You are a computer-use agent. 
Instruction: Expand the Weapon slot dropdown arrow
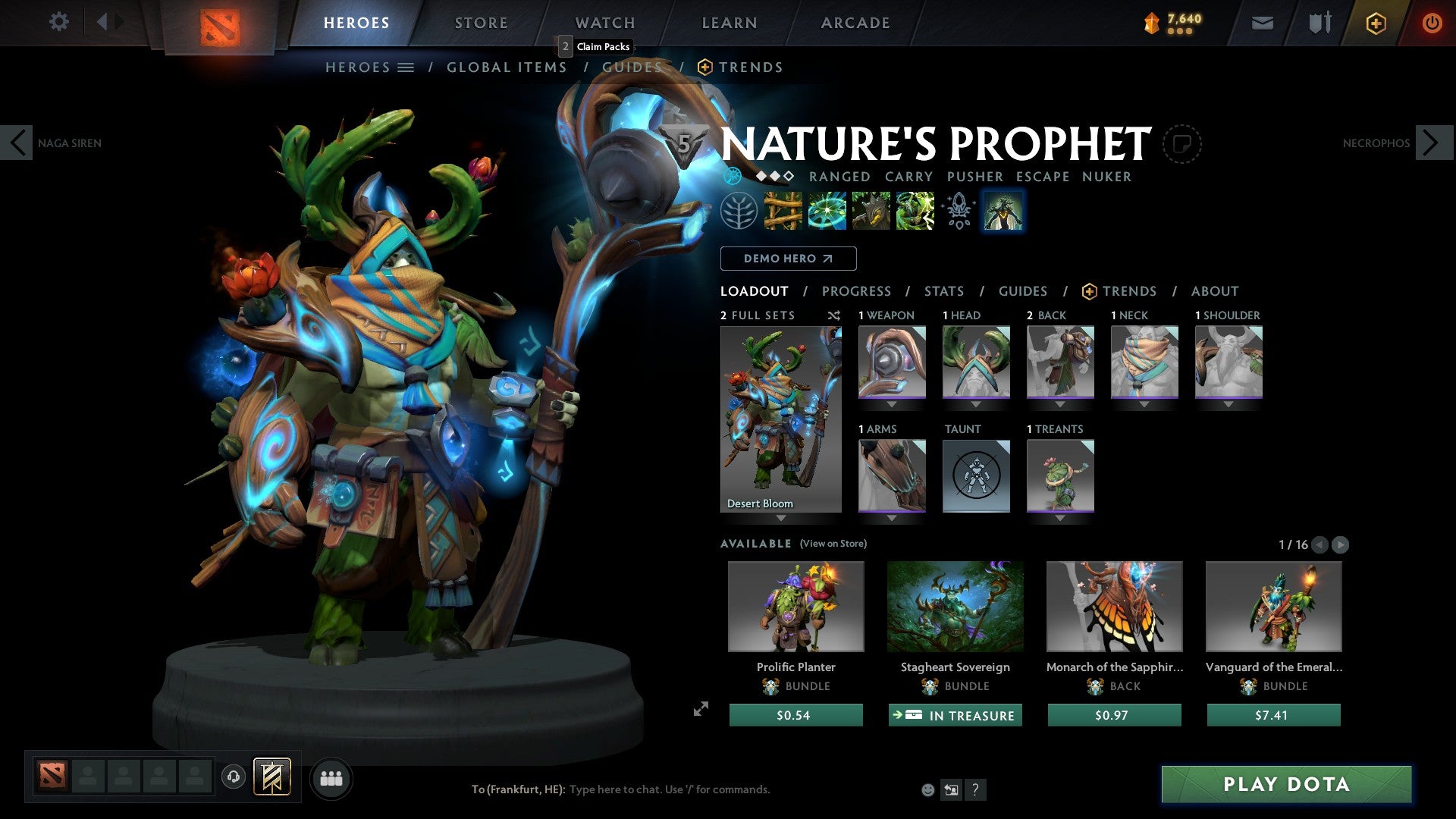[x=893, y=405]
